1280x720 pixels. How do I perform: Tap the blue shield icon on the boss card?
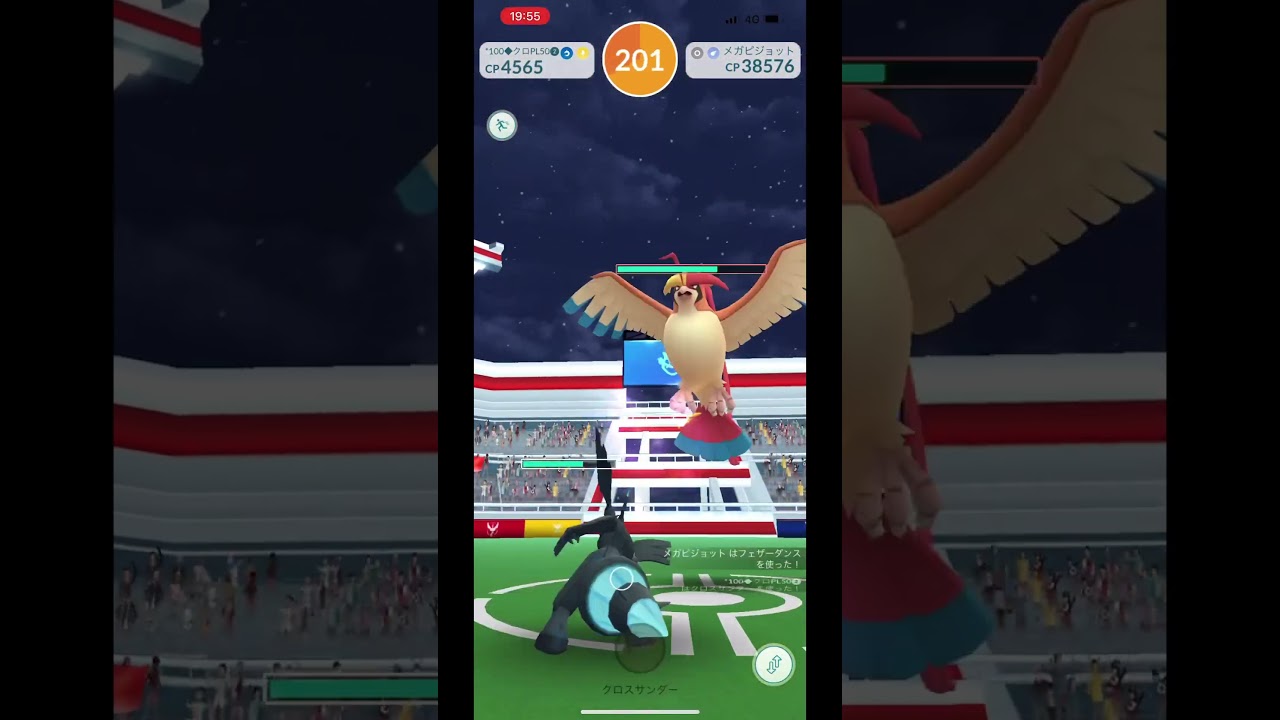(712, 54)
